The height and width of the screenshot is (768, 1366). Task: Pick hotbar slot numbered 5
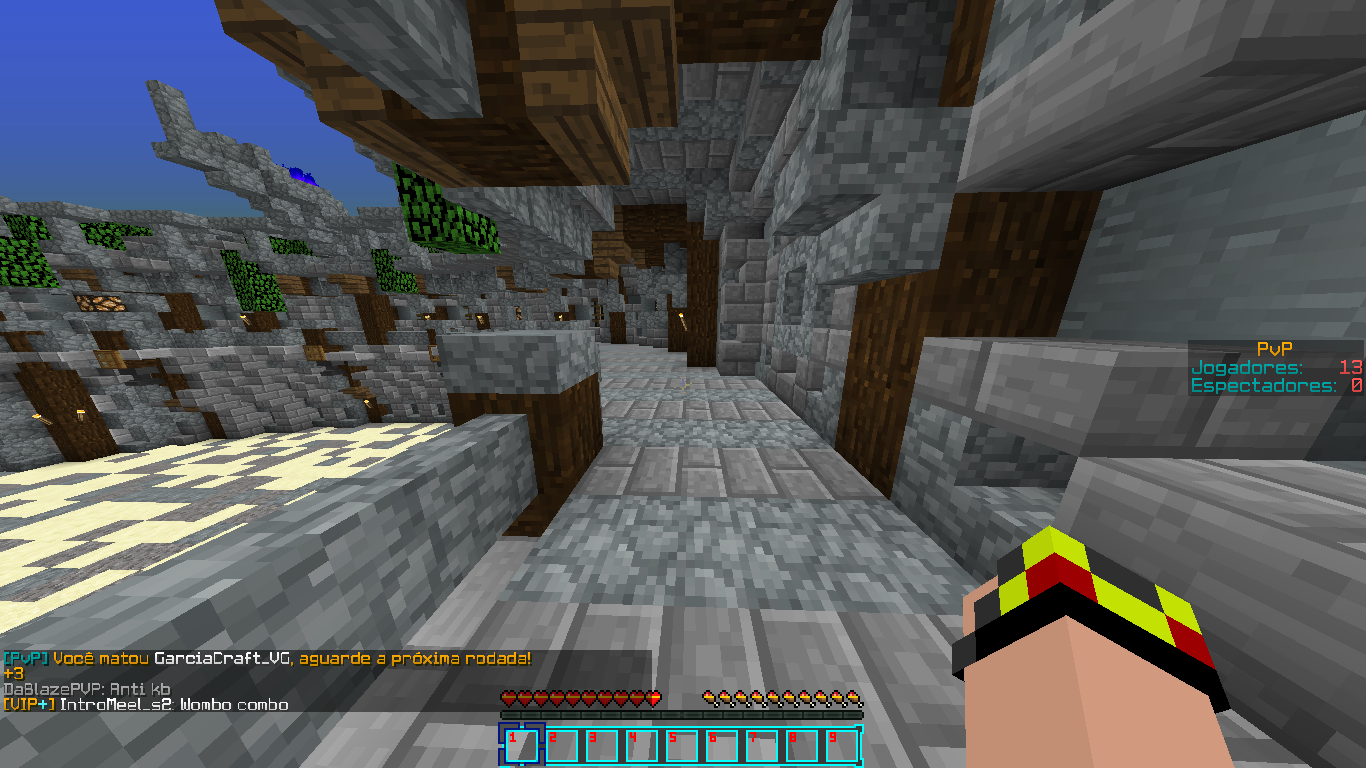click(681, 746)
